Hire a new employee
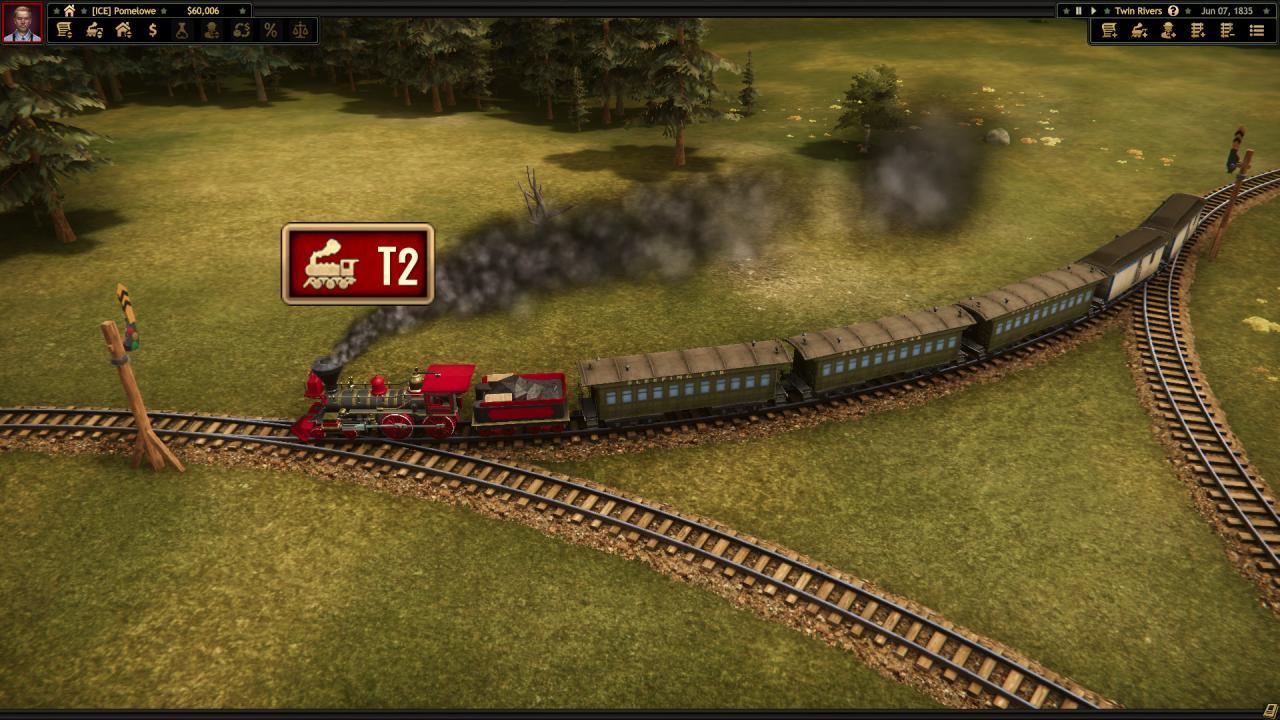Viewport: 1280px width, 720px height. [1166, 30]
